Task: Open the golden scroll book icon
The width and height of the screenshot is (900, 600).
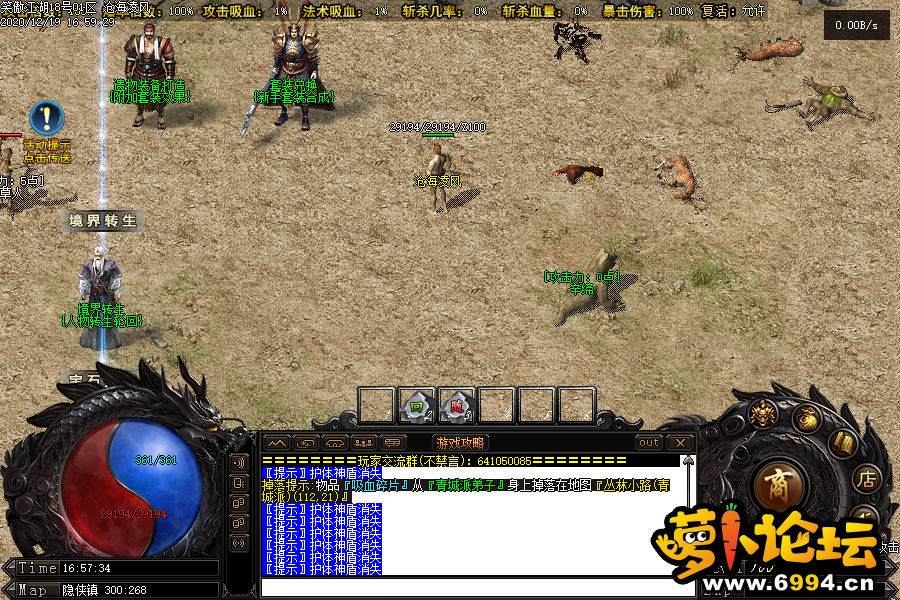Action: [x=843, y=443]
